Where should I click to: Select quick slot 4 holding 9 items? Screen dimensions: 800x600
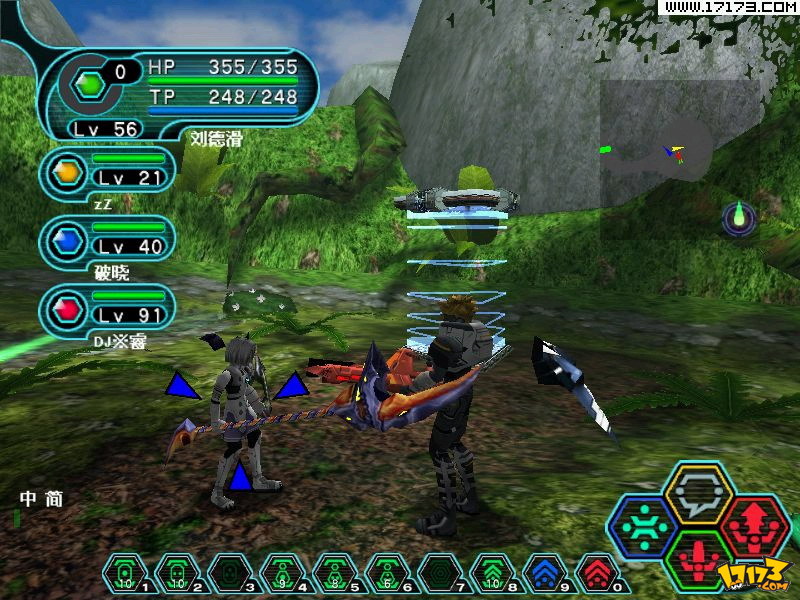click(x=279, y=573)
